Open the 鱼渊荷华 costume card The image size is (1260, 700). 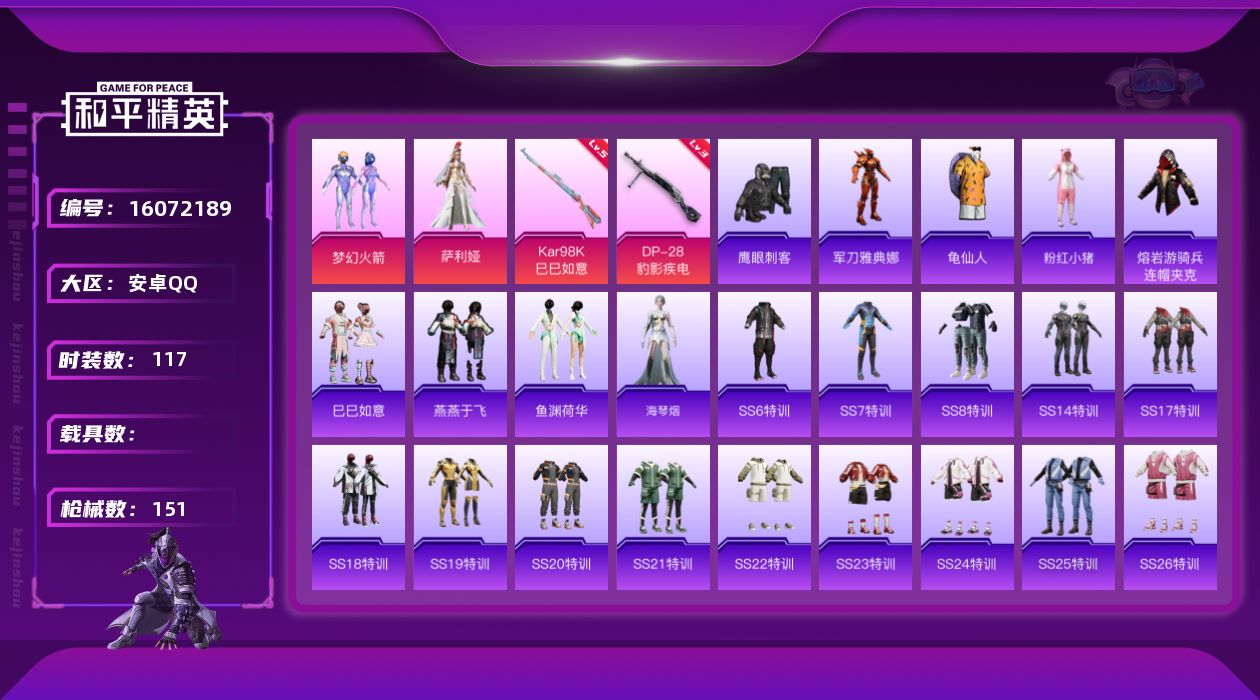[x=561, y=364]
